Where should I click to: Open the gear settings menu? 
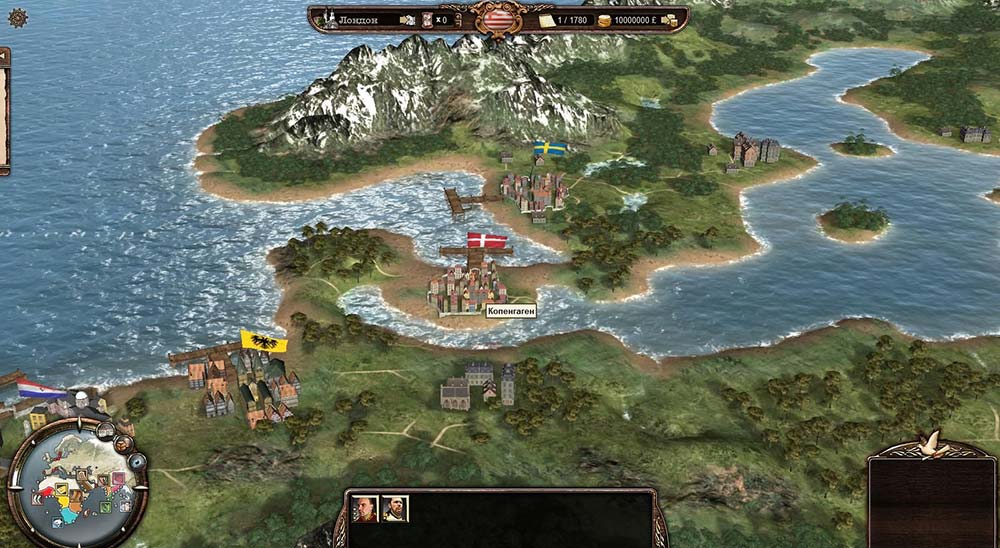tap(18, 17)
